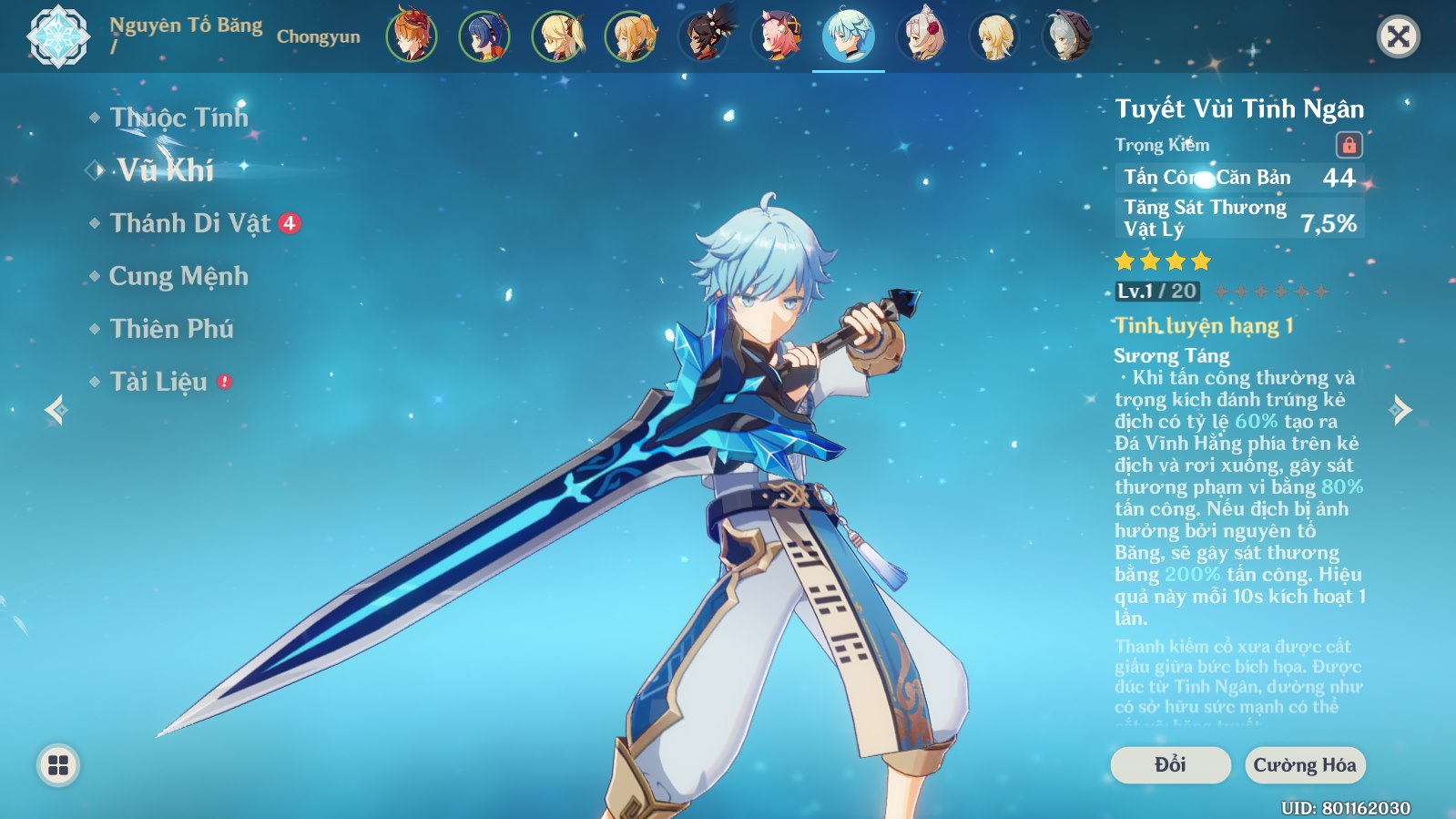Screen dimensions: 1456x819
Task: Switch to the next character with right arrow
Action: (x=1401, y=410)
